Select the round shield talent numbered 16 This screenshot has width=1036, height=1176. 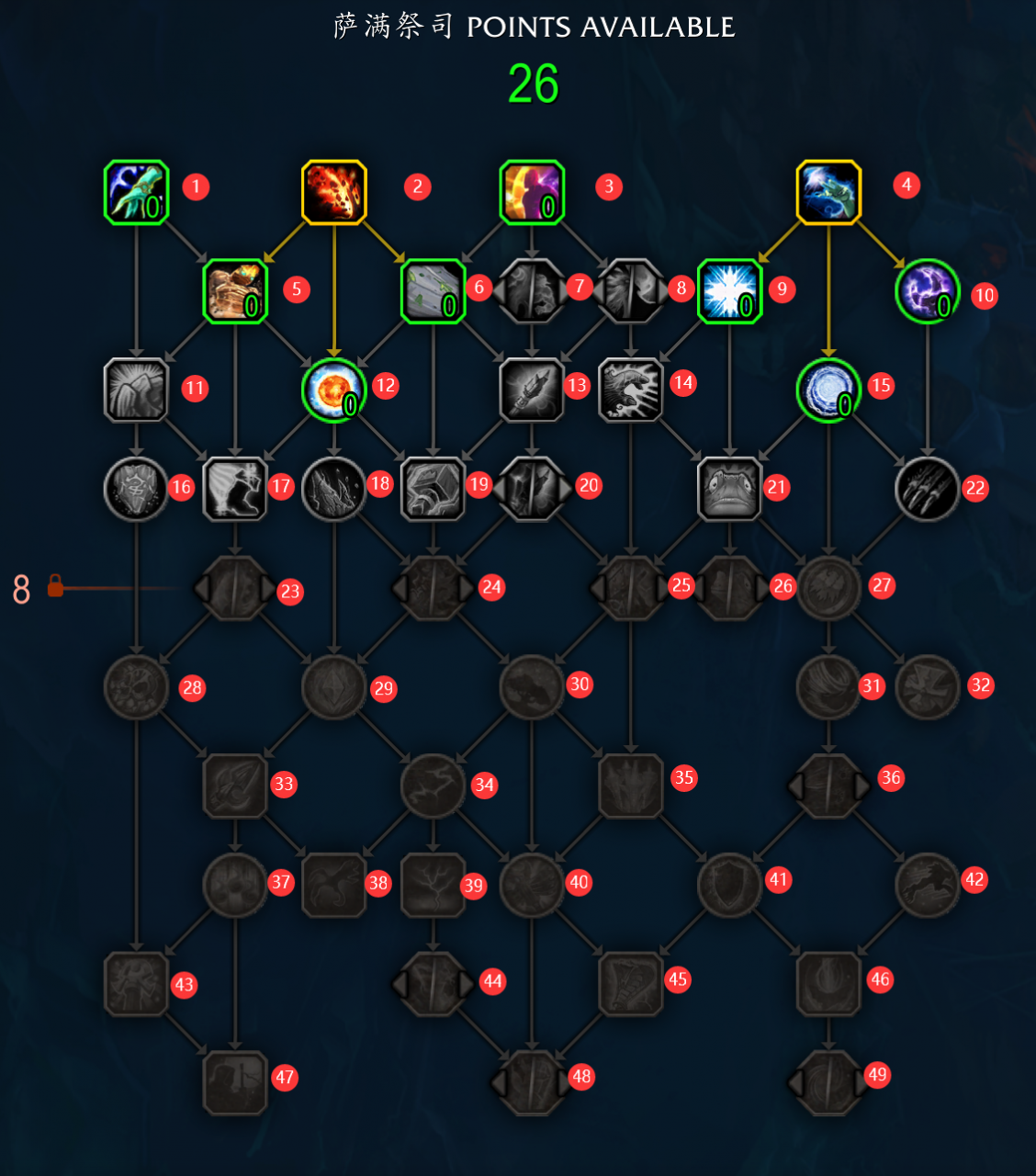click(136, 489)
